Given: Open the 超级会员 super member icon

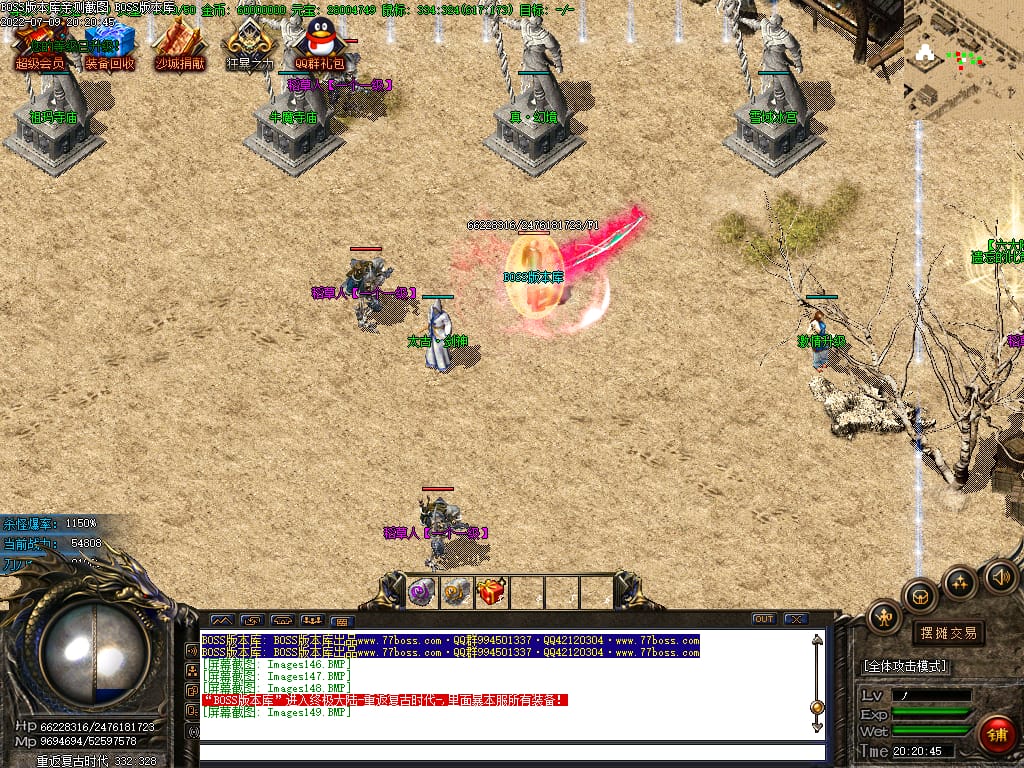Looking at the screenshot, I should point(40,45).
